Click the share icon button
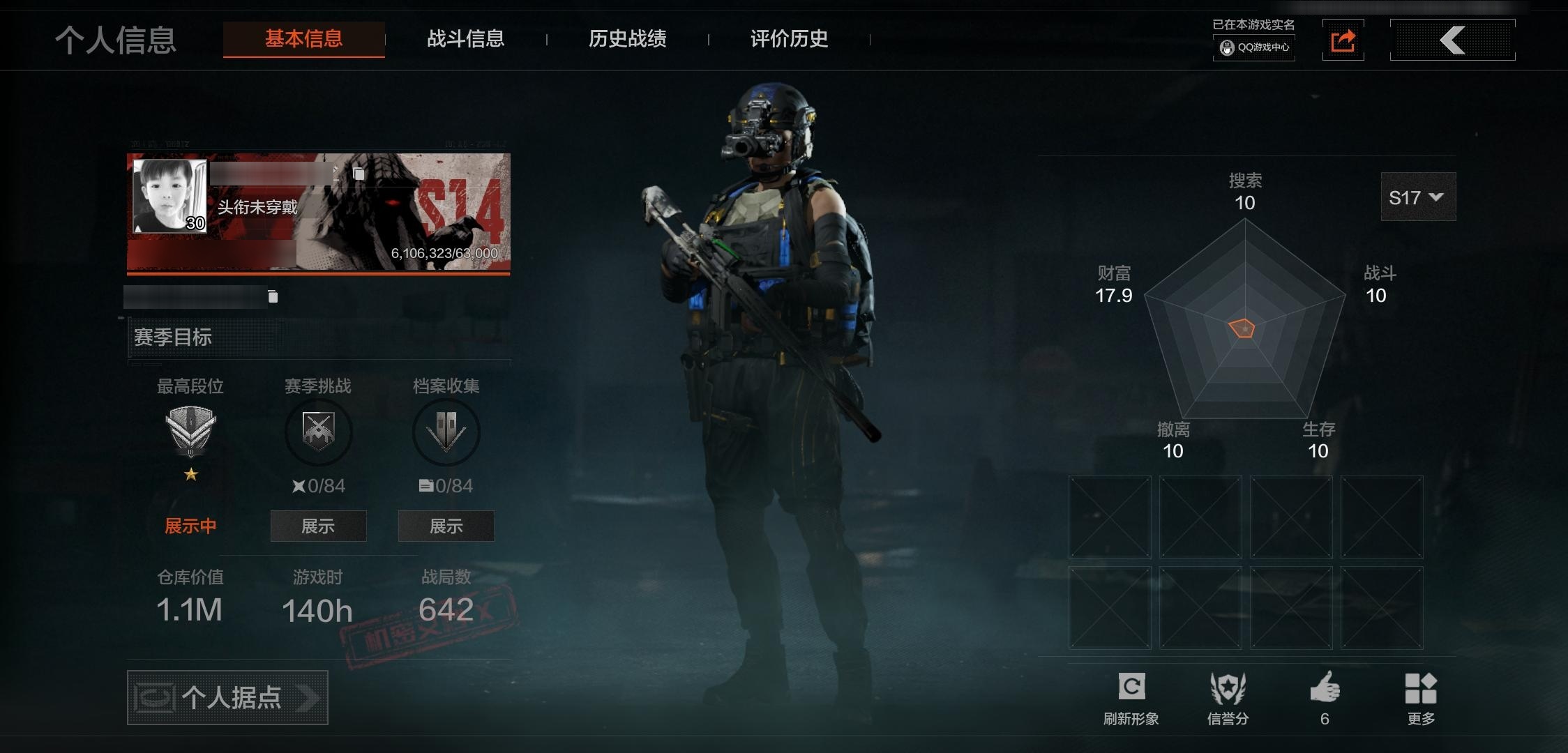The image size is (1568, 753). (x=1343, y=40)
